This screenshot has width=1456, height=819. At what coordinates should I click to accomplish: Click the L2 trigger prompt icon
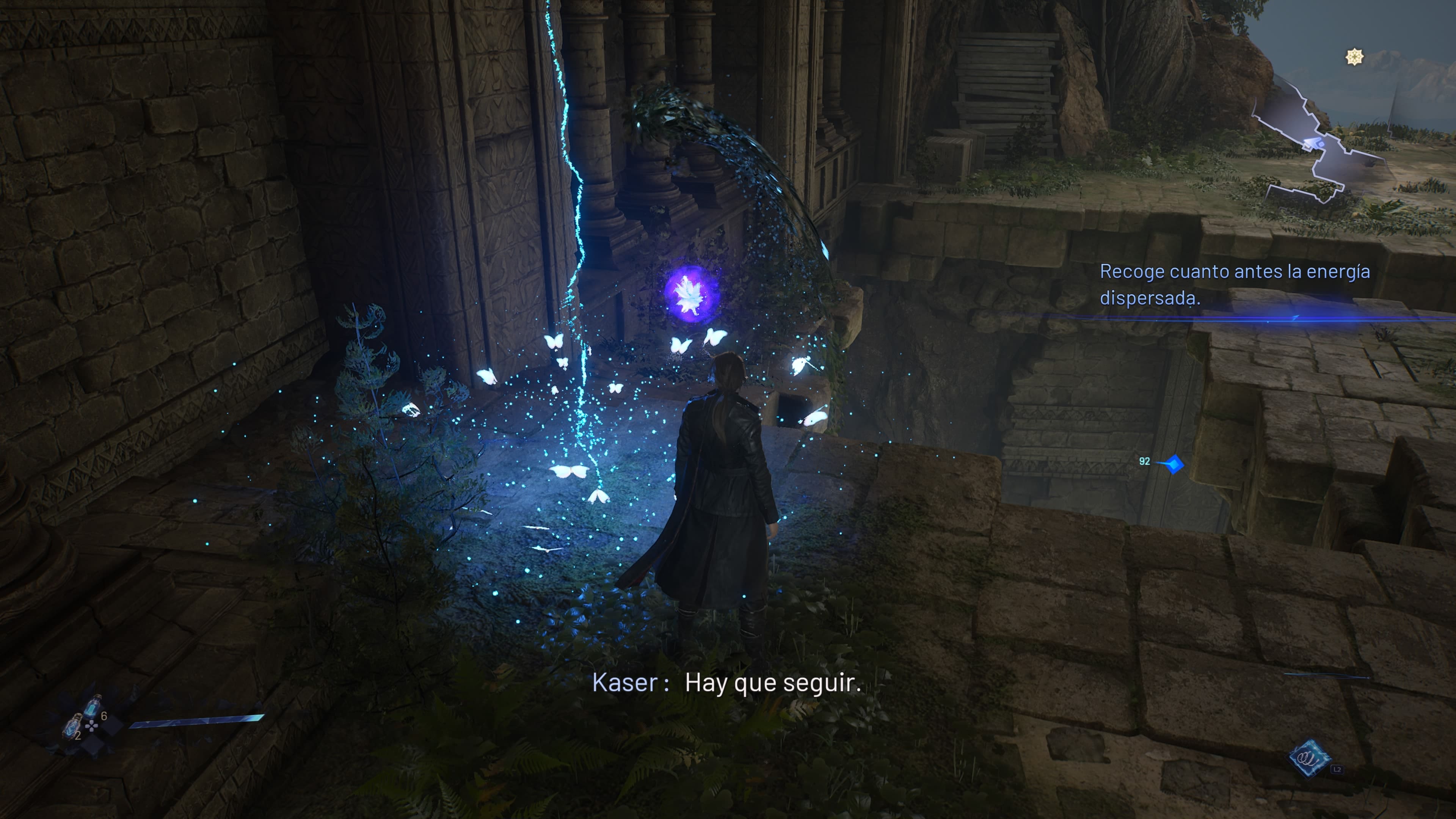tap(1337, 770)
